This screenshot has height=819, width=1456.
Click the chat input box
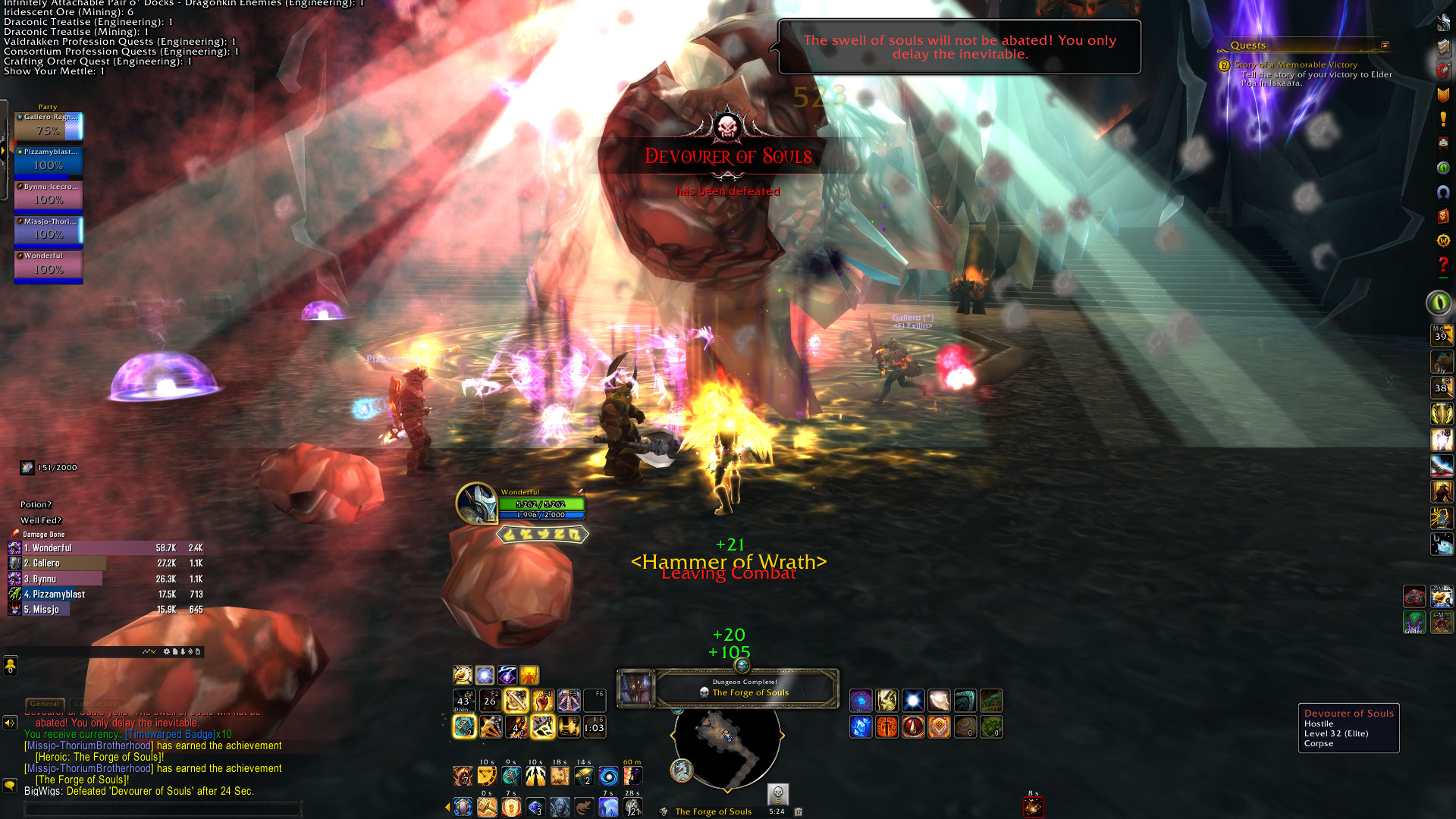click(163, 809)
